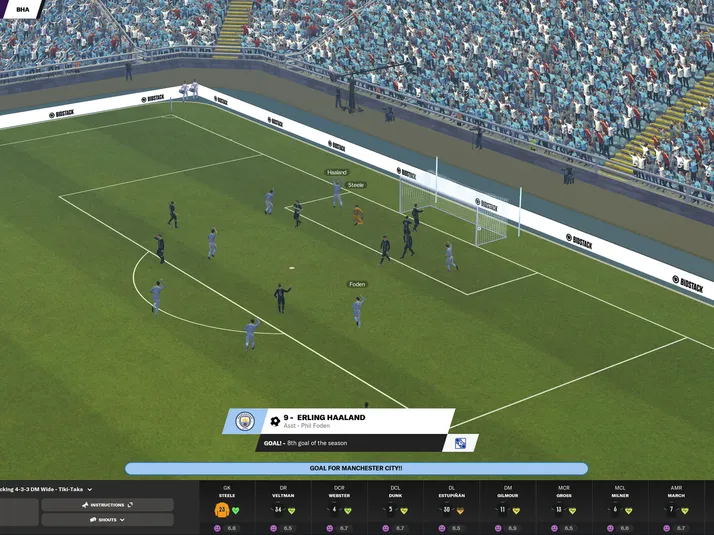This screenshot has height=535, width=714.
Task: Click the Goal for Manchester City notification bar
Action: point(356,468)
